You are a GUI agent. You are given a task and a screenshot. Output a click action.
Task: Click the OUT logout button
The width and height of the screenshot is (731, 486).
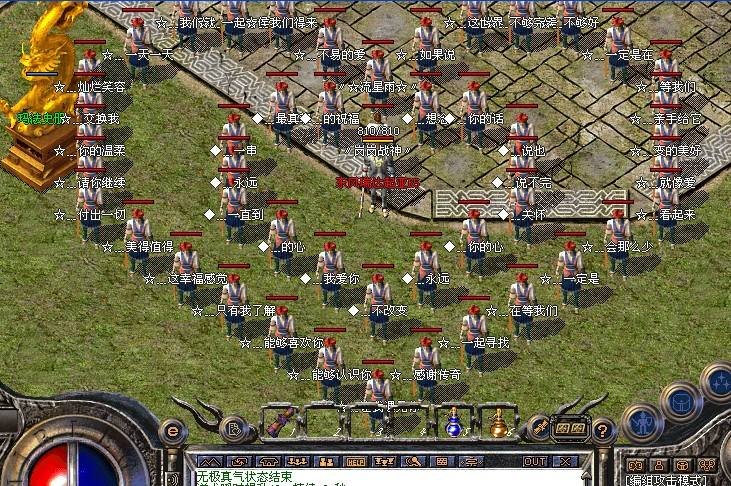(535, 462)
